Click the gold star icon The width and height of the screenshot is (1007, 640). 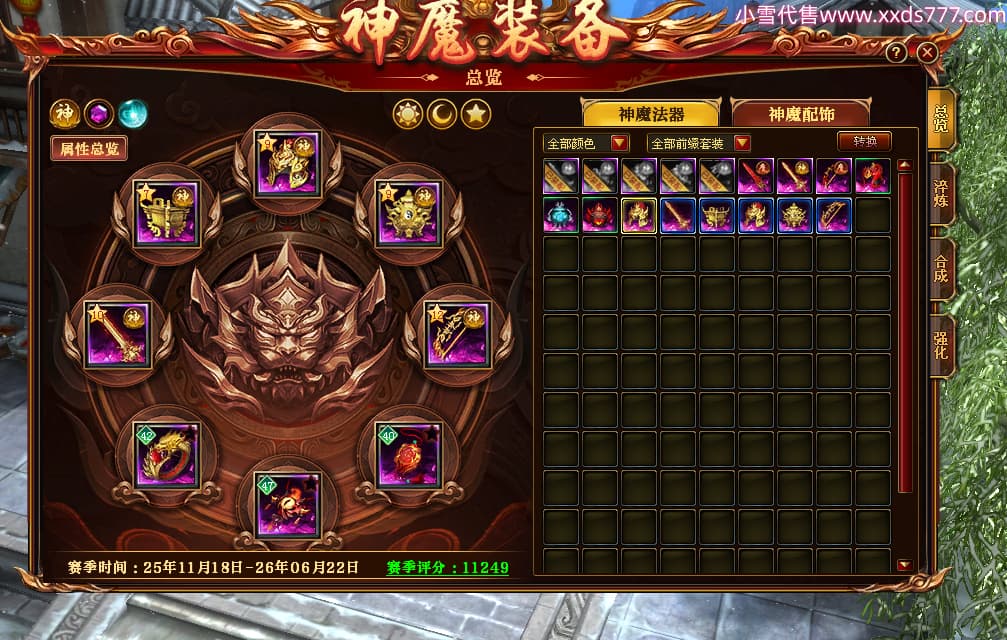click(x=476, y=115)
